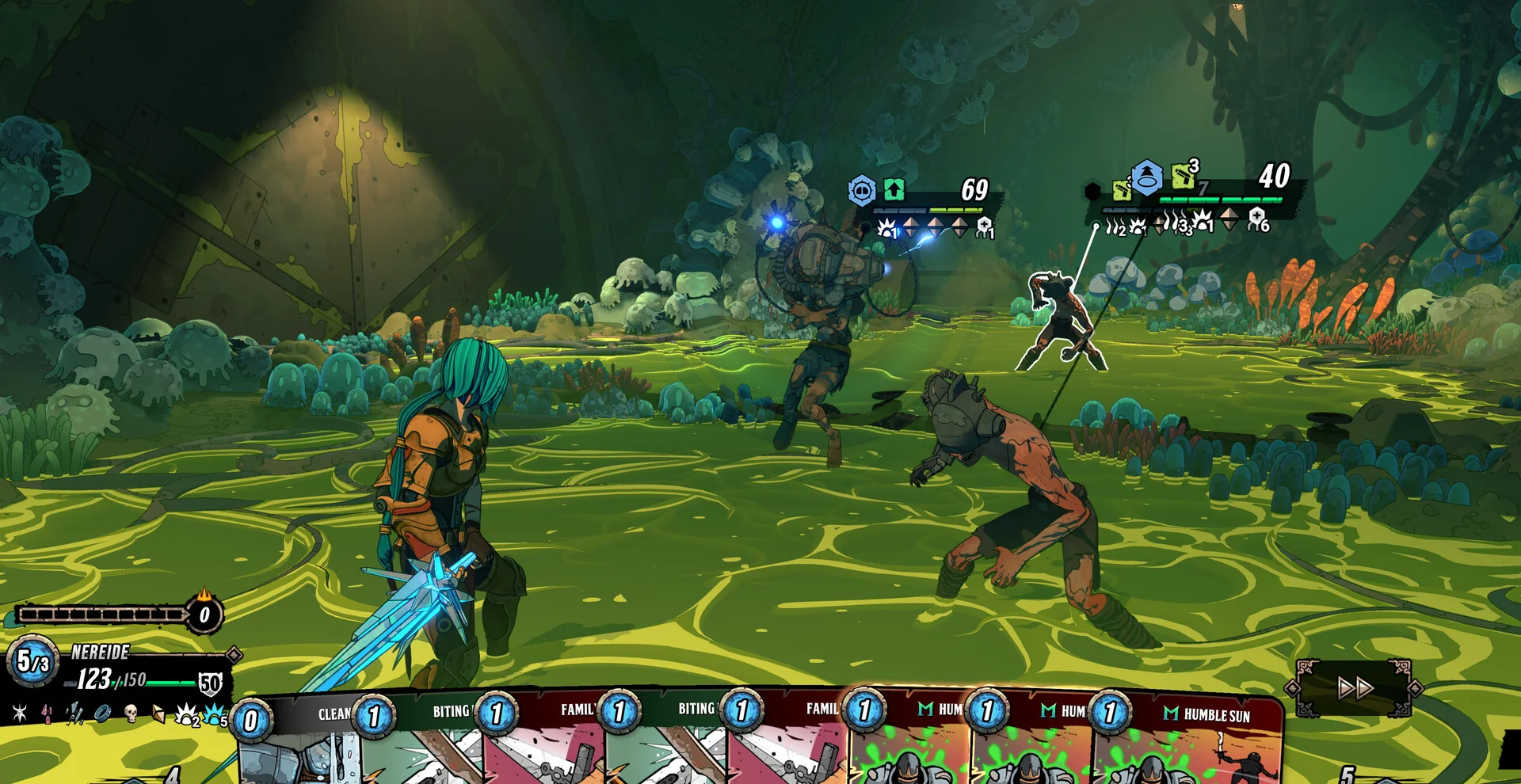Inspect green up-arrow intent on 69 HP enemy

pos(894,190)
